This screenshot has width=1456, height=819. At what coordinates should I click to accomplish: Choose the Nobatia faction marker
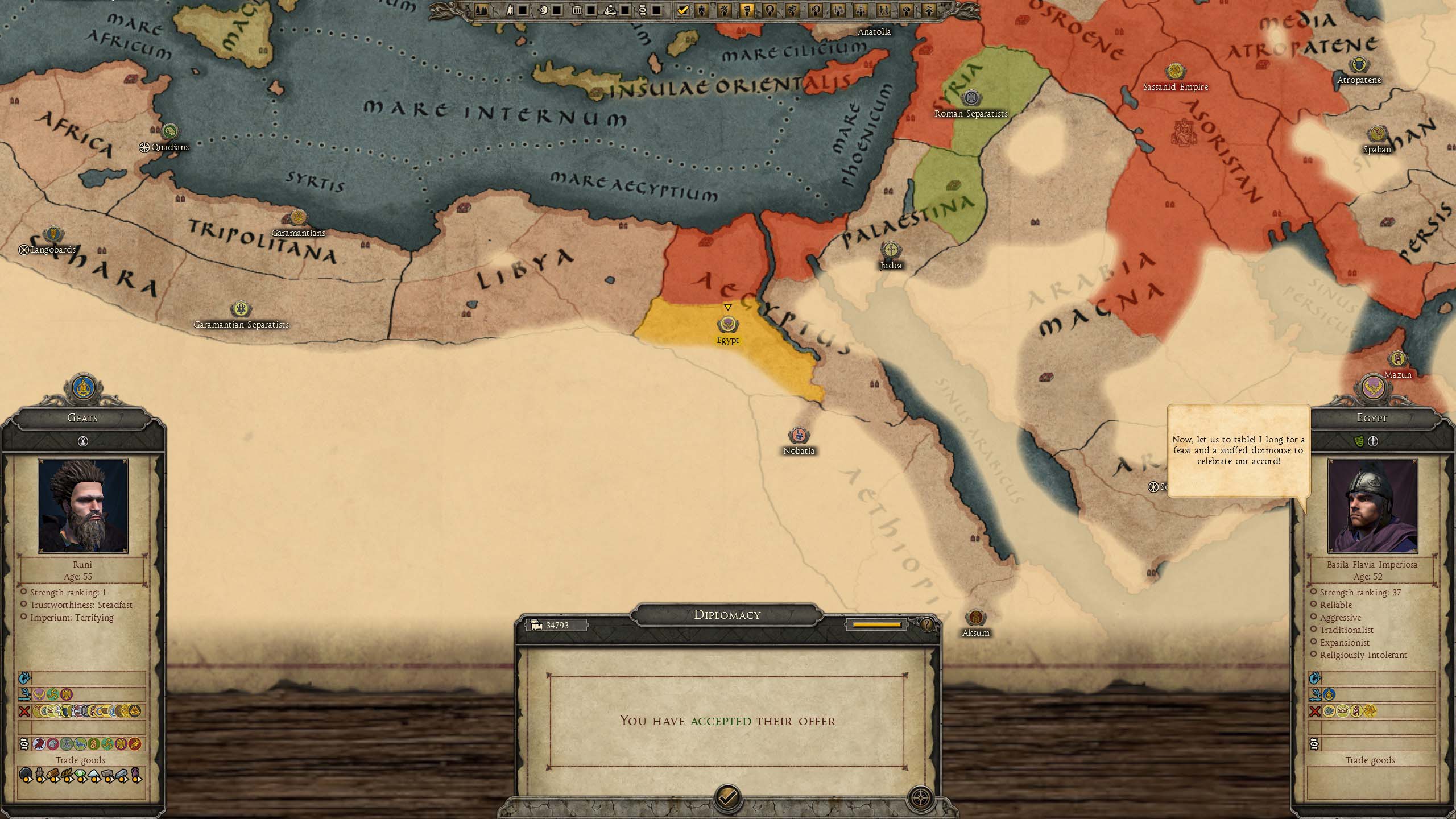tap(799, 436)
